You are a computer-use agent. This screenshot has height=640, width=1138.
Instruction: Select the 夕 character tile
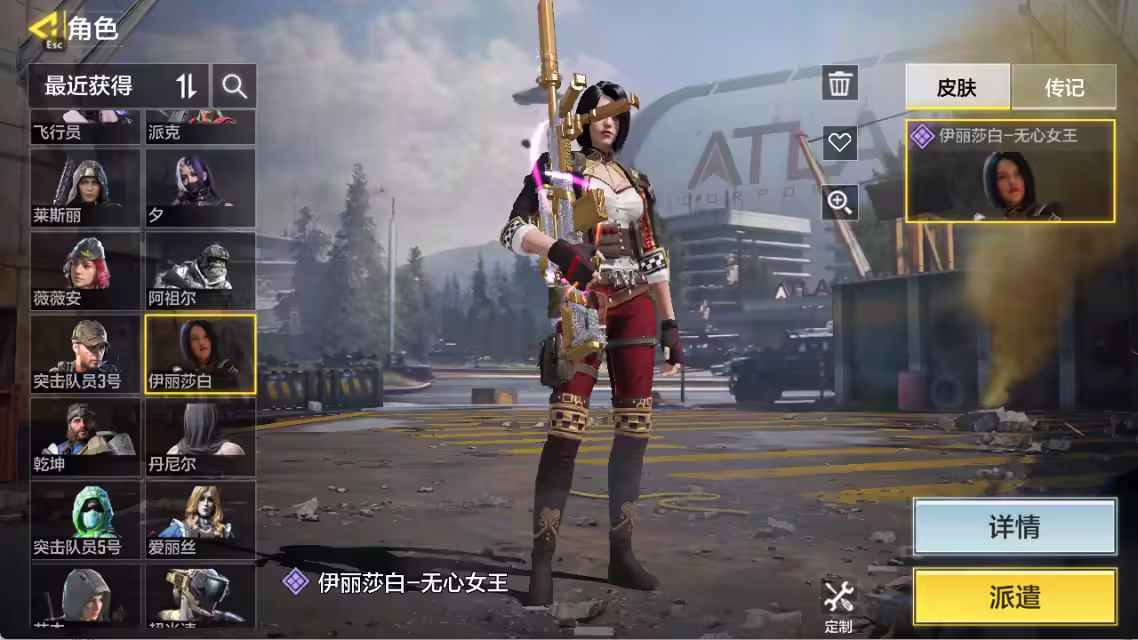200,187
